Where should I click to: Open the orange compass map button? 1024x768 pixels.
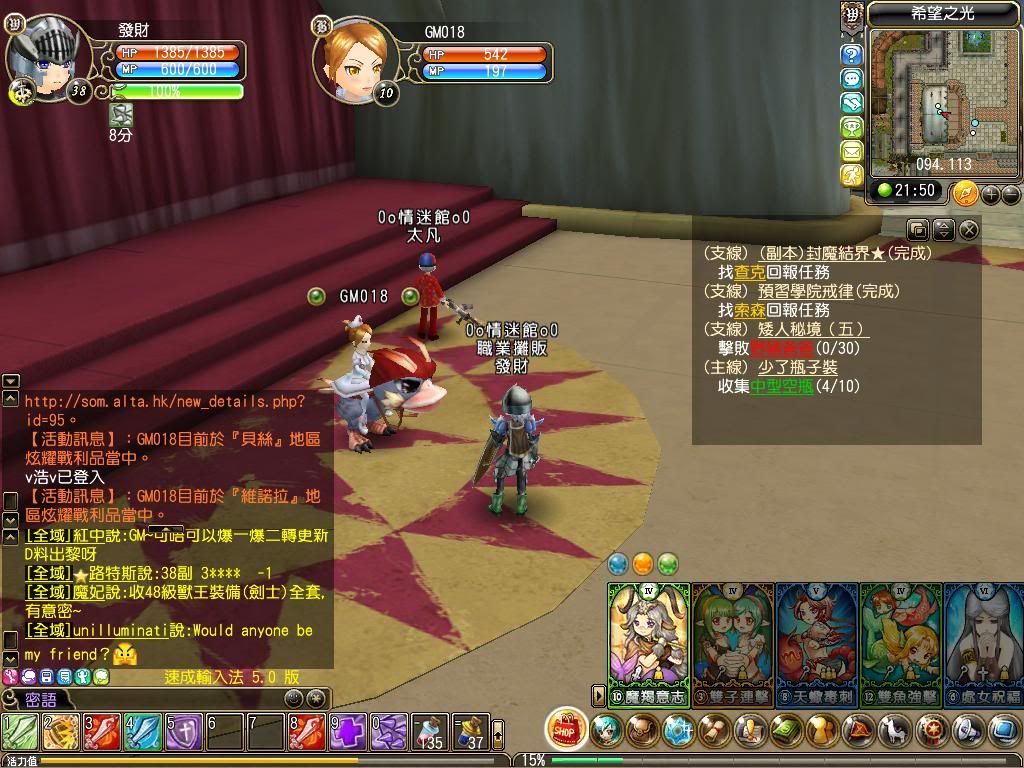click(965, 192)
